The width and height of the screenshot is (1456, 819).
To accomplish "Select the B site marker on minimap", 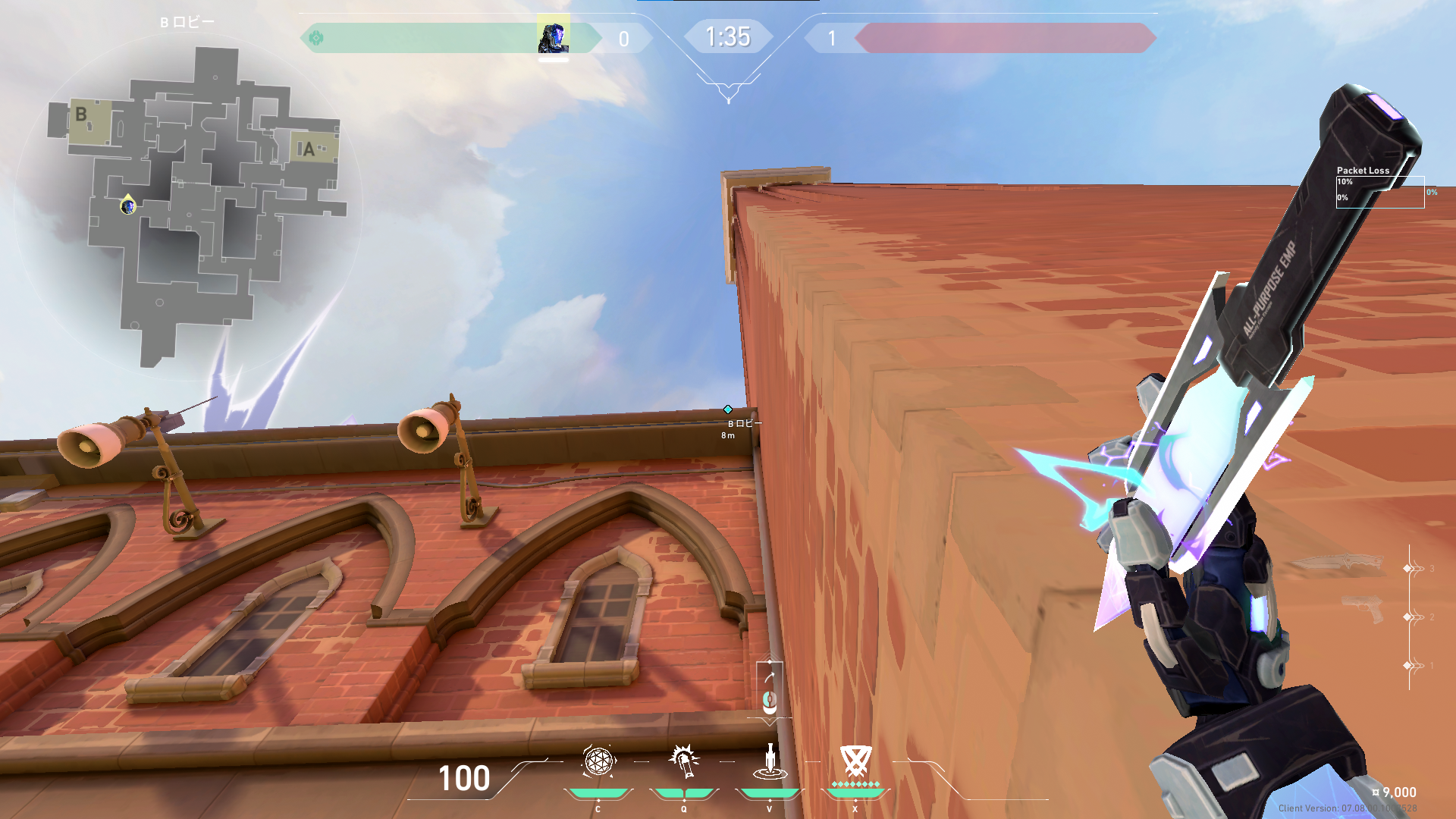I will [82, 115].
